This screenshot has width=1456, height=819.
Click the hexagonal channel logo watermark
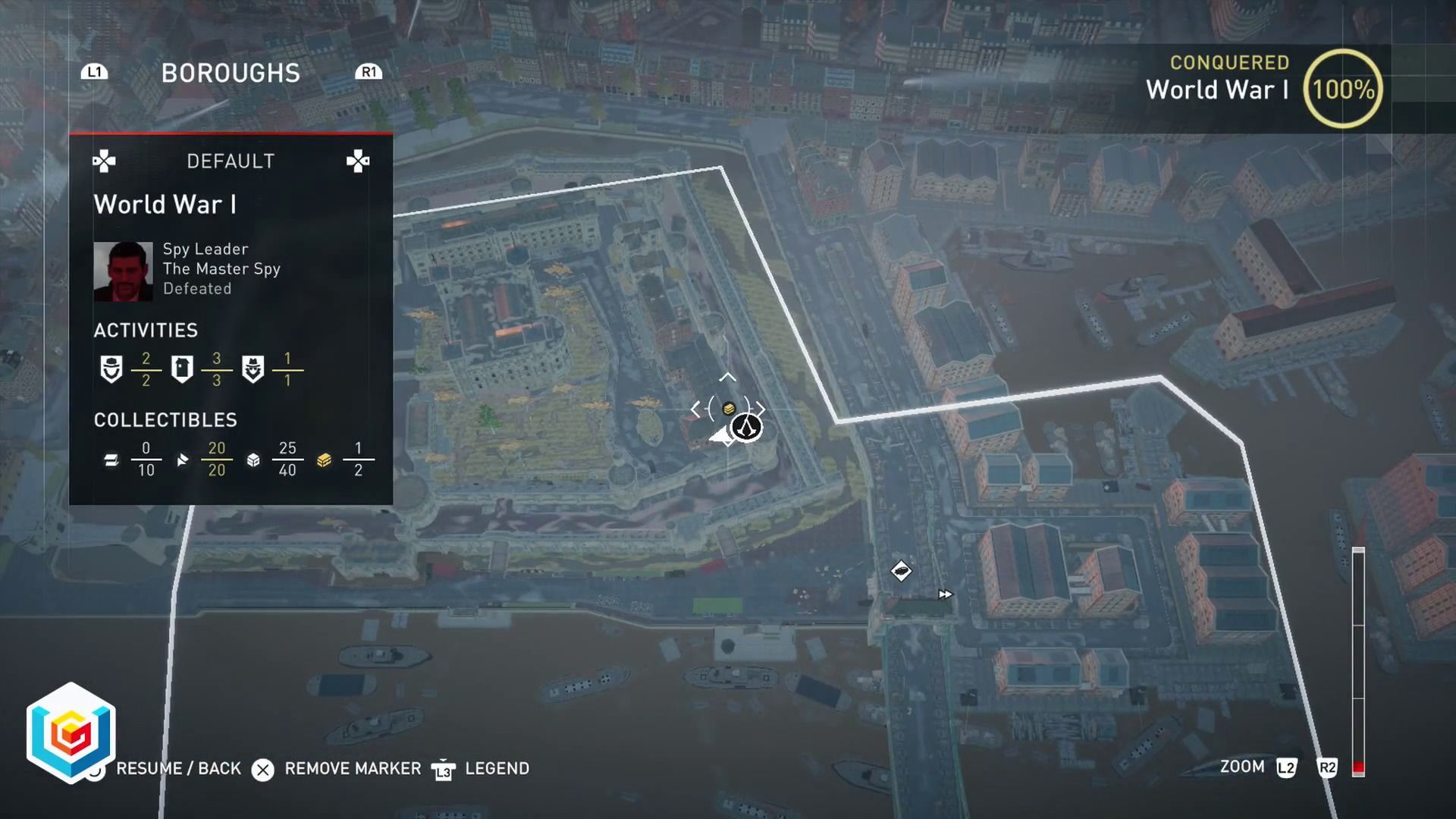[71, 733]
